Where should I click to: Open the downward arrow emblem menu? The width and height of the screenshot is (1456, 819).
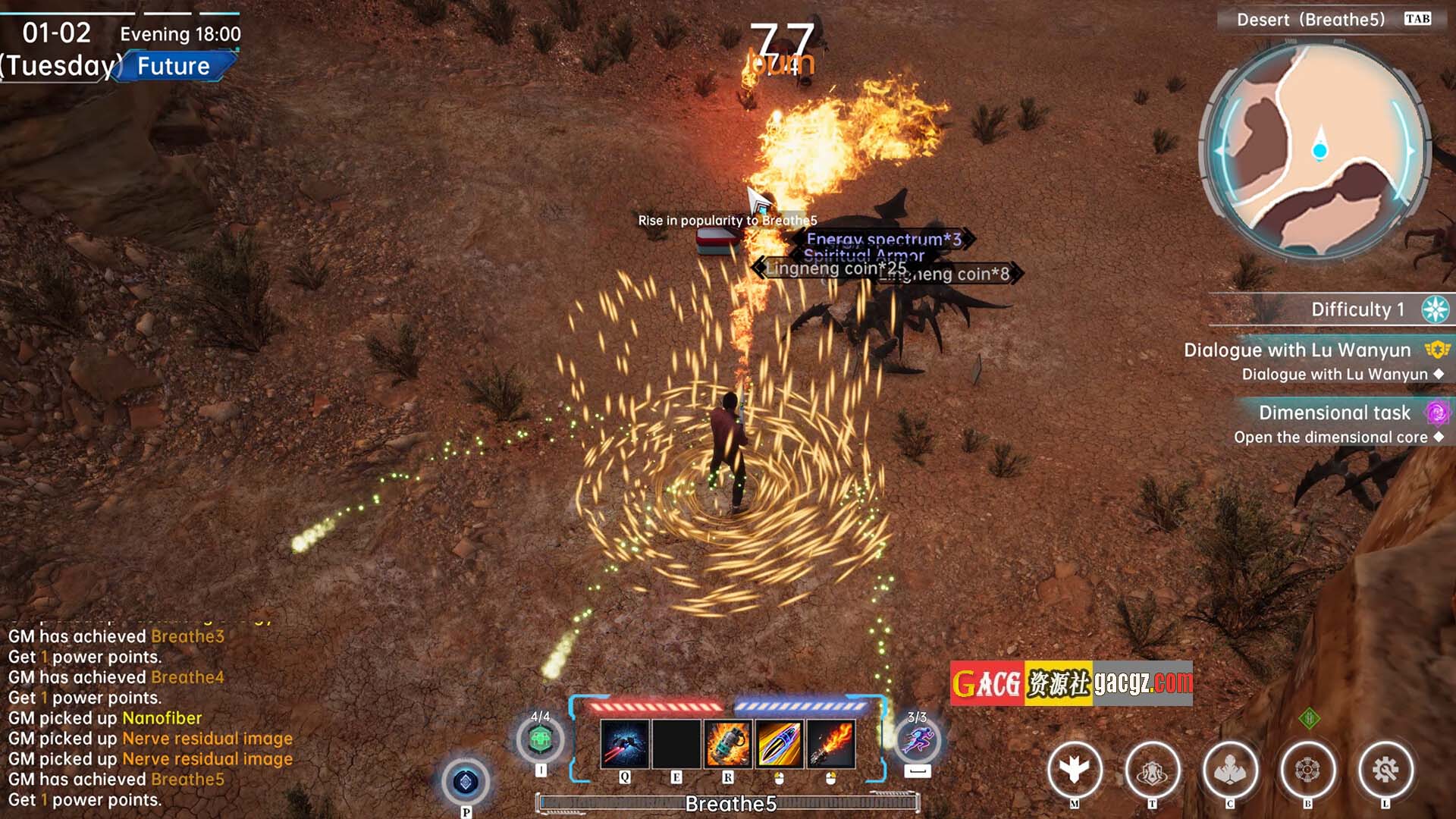[1075, 770]
